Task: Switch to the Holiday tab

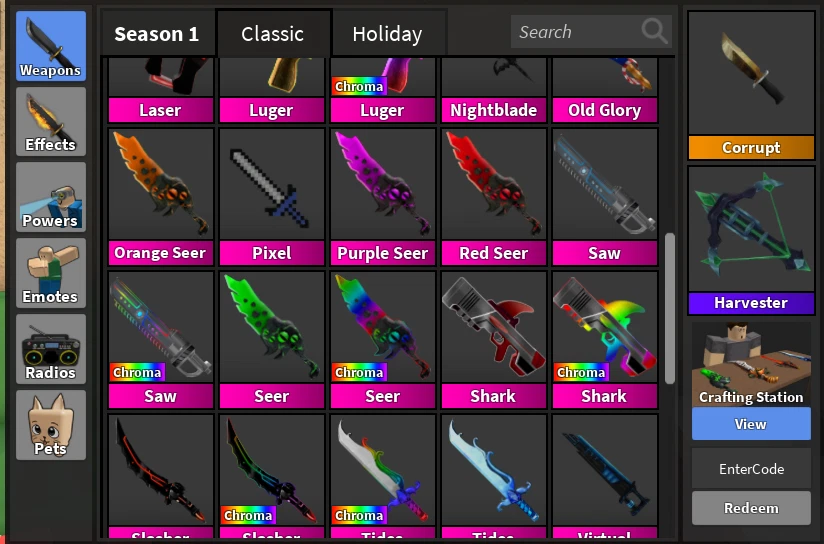Action: tap(387, 34)
